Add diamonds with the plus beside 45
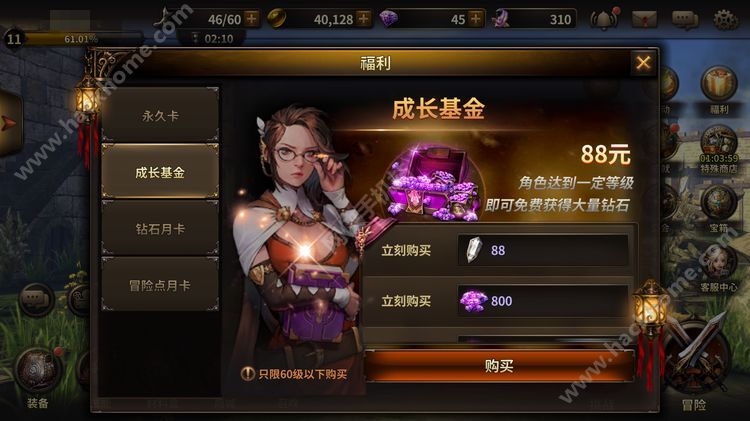This screenshot has height=421, width=750. [x=476, y=18]
